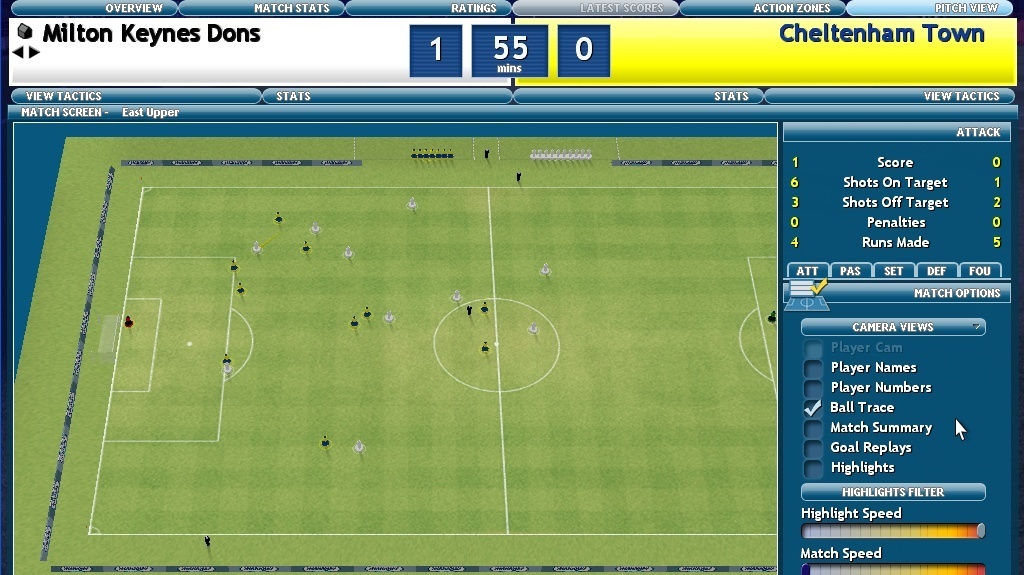This screenshot has height=575, width=1024.
Task: Open the ATT attack stats tab
Action: [x=807, y=271]
